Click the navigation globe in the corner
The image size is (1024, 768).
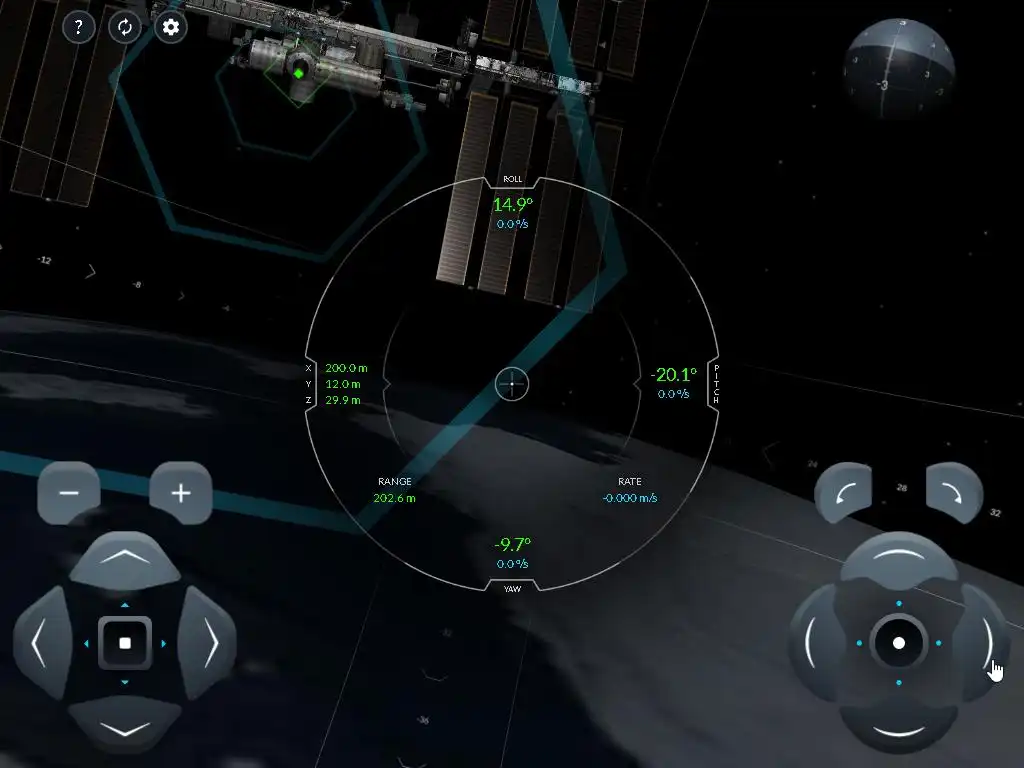896,70
